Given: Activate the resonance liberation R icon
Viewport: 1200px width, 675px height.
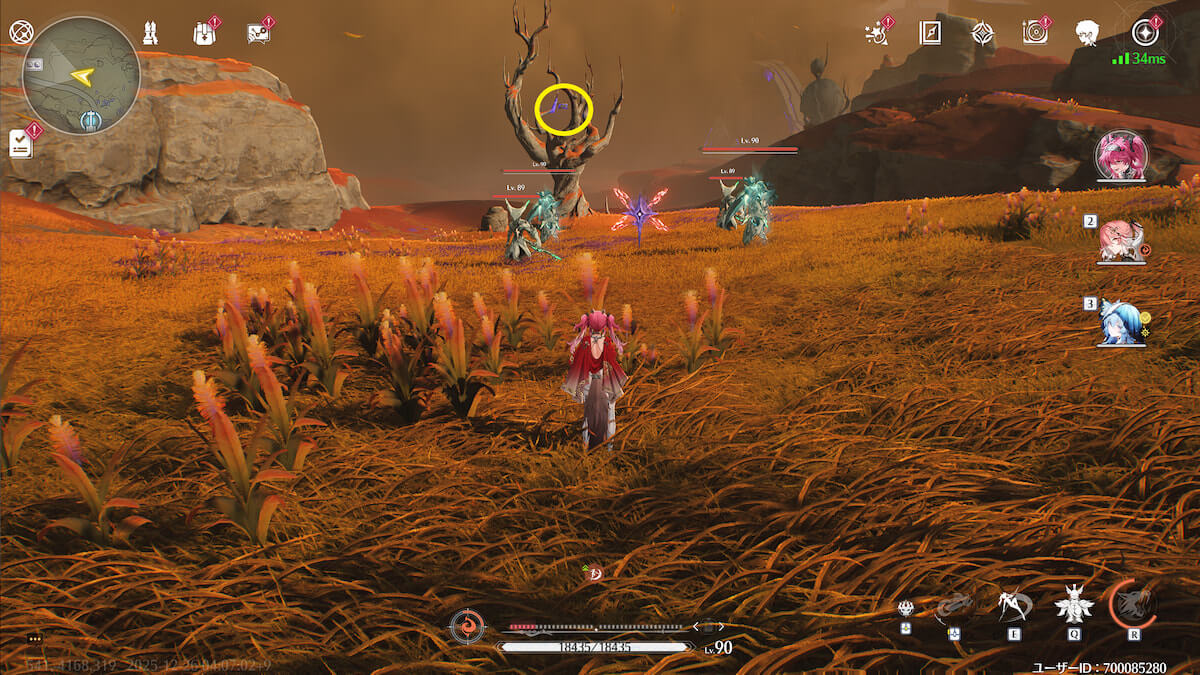Looking at the screenshot, I should coord(1134,603).
